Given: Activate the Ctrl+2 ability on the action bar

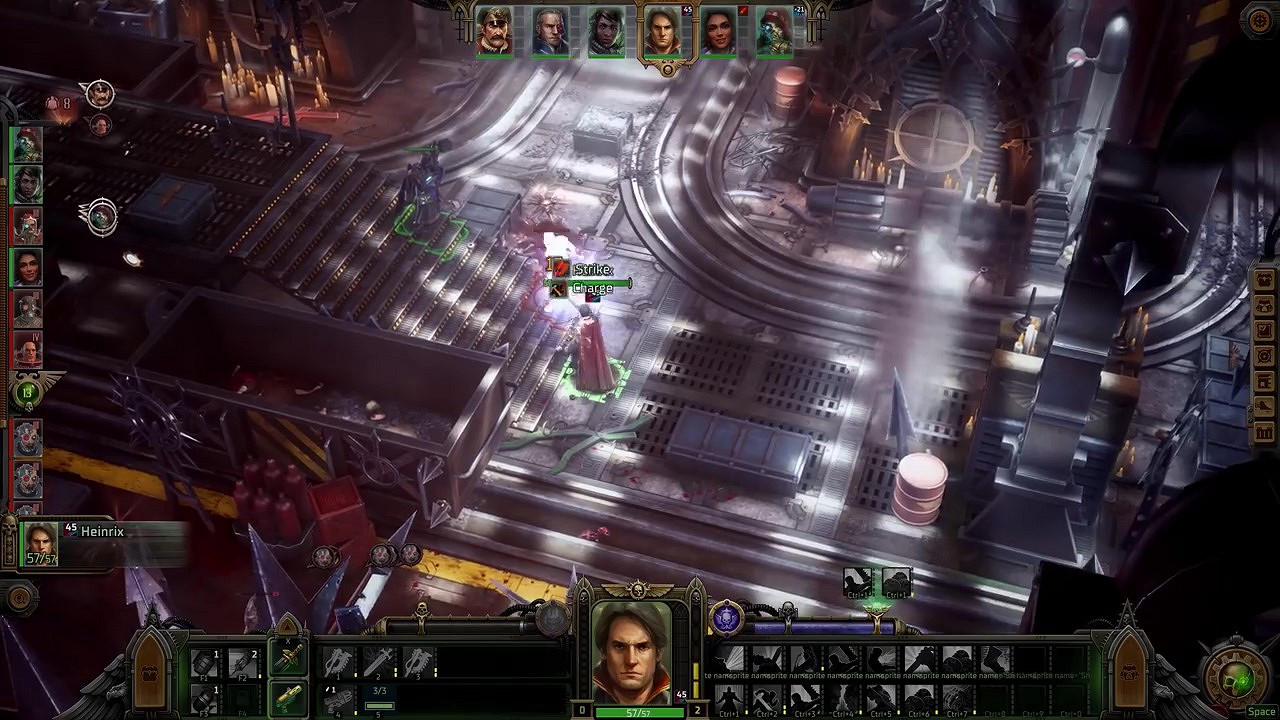Looking at the screenshot, I should [x=767, y=697].
